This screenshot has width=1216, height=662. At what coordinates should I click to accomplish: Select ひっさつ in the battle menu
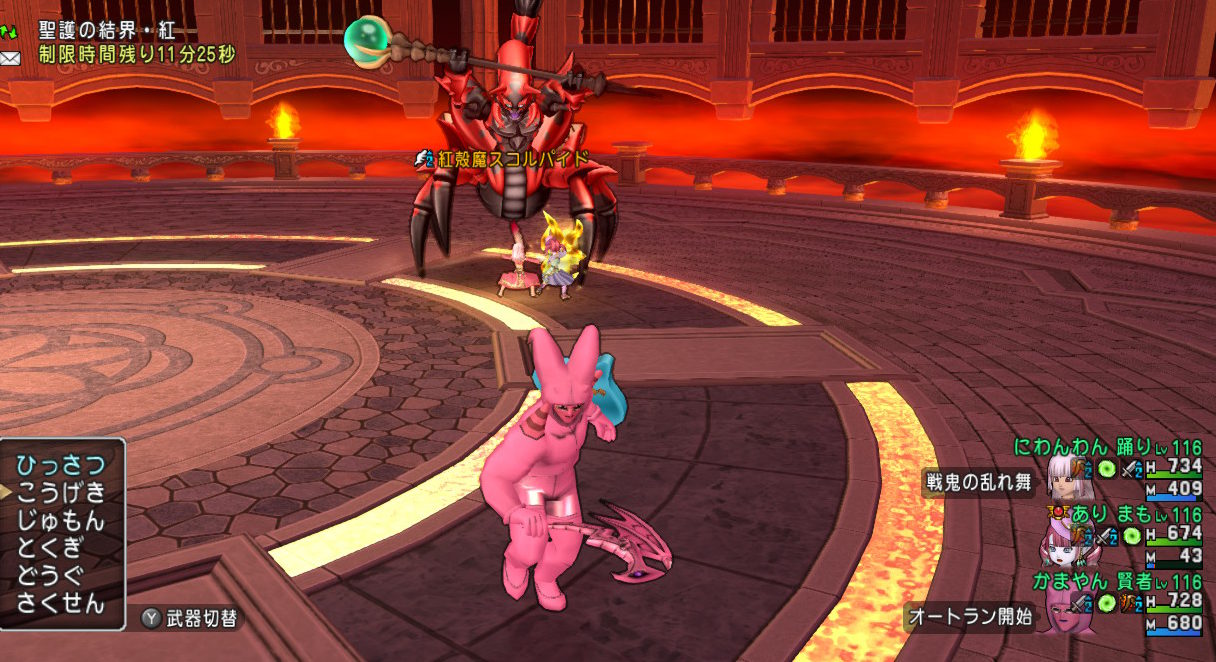pyautogui.click(x=61, y=465)
